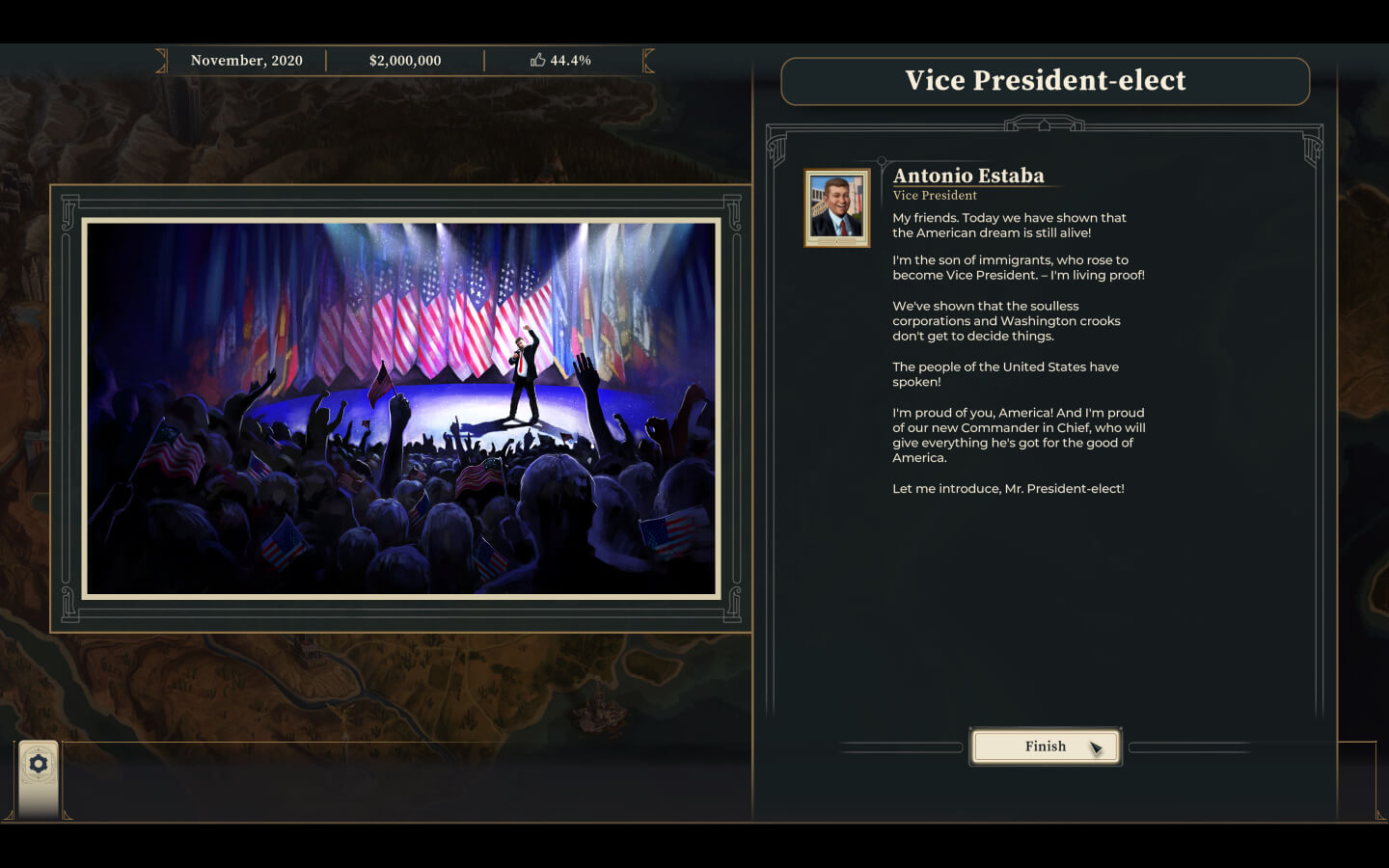Click the Finish button
This screenshot has height=868, width=1389.
[1045, 746]
